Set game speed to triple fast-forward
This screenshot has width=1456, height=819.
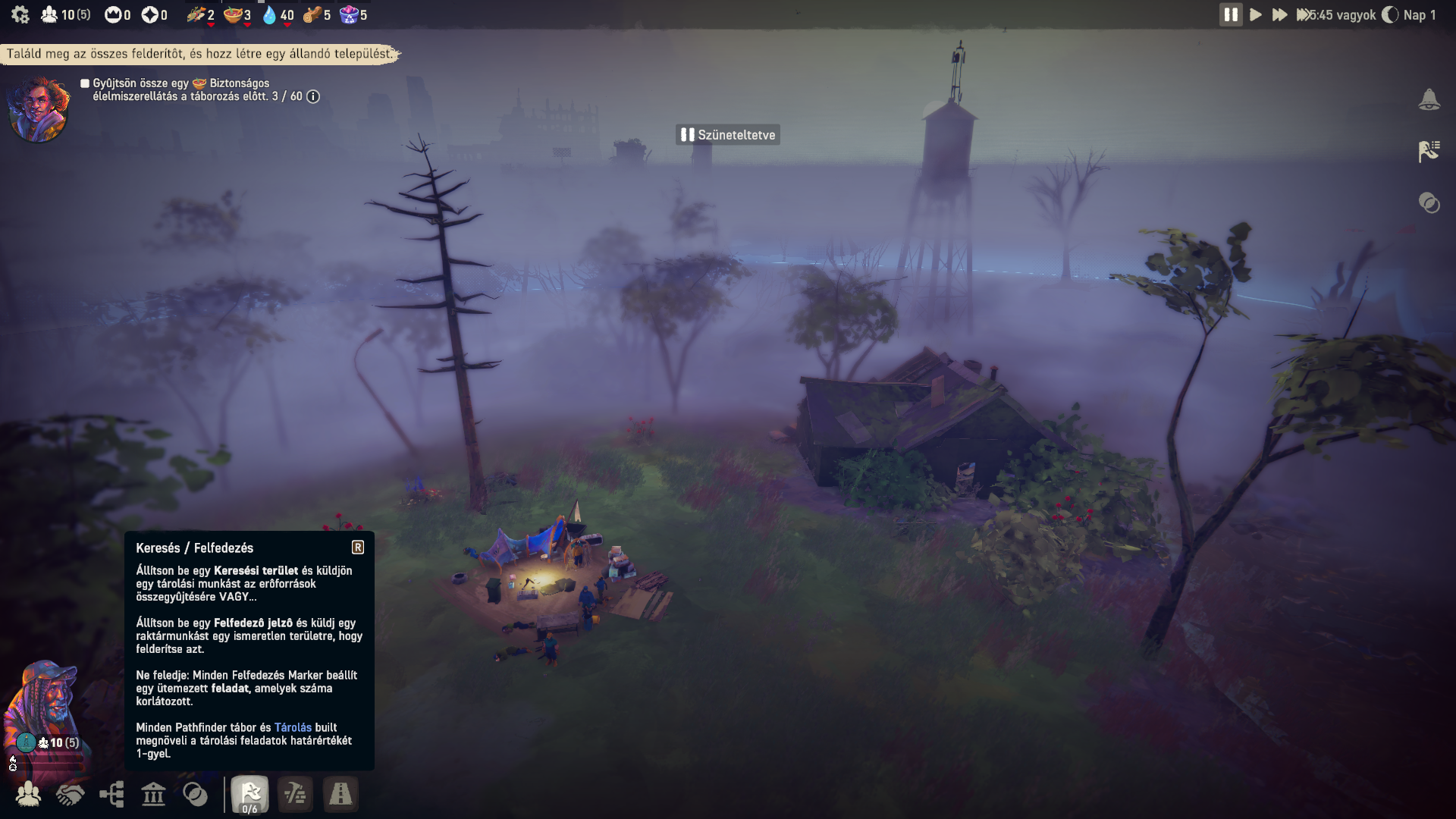[1303, 14]
